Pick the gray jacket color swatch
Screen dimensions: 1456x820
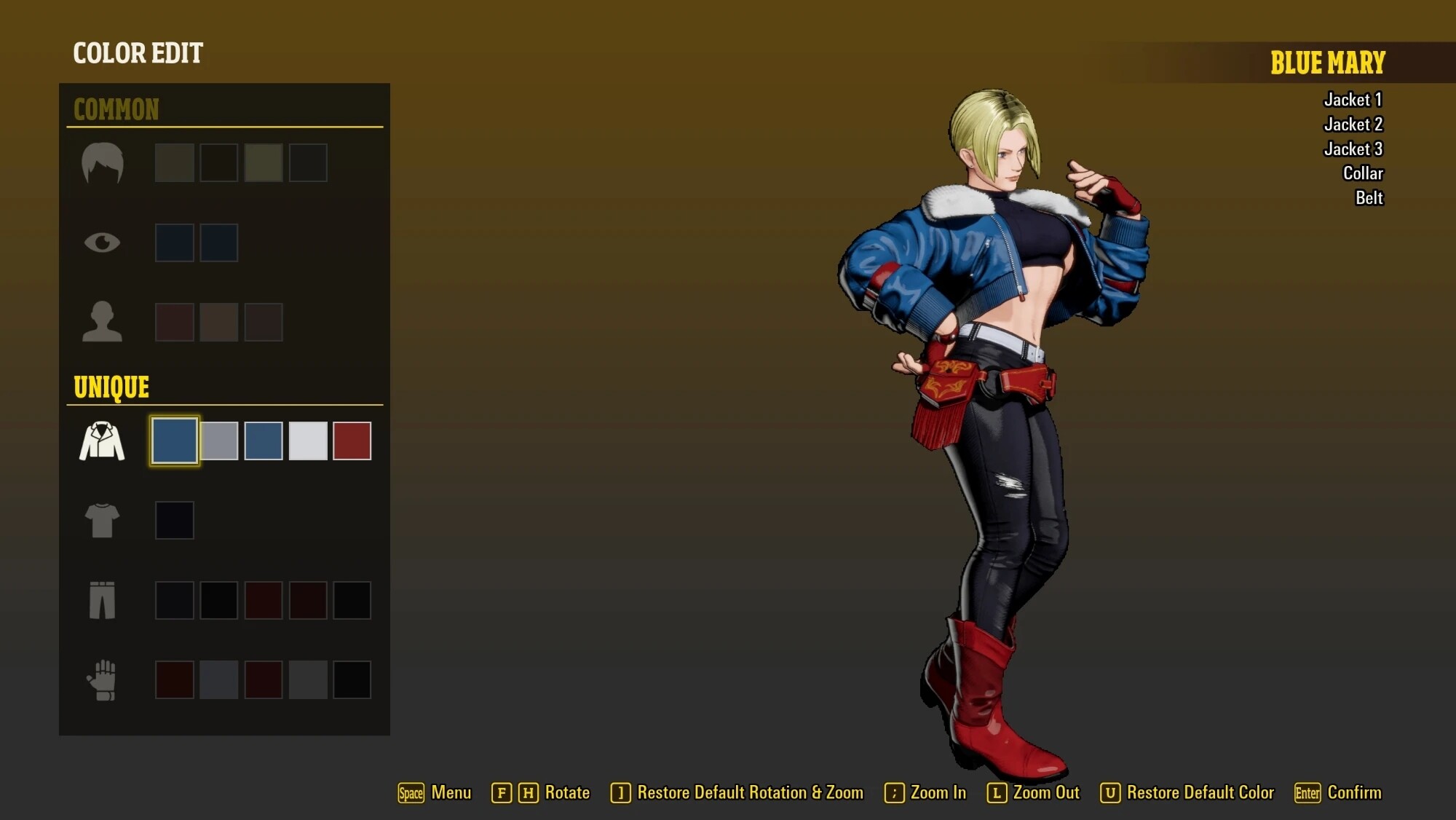tap(219, 441)
